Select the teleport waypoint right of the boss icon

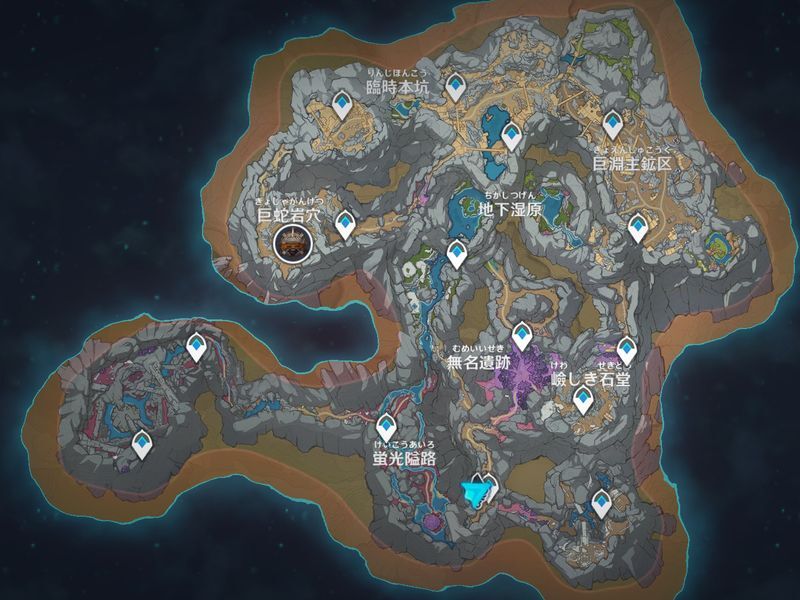click(x=345, y=224)
